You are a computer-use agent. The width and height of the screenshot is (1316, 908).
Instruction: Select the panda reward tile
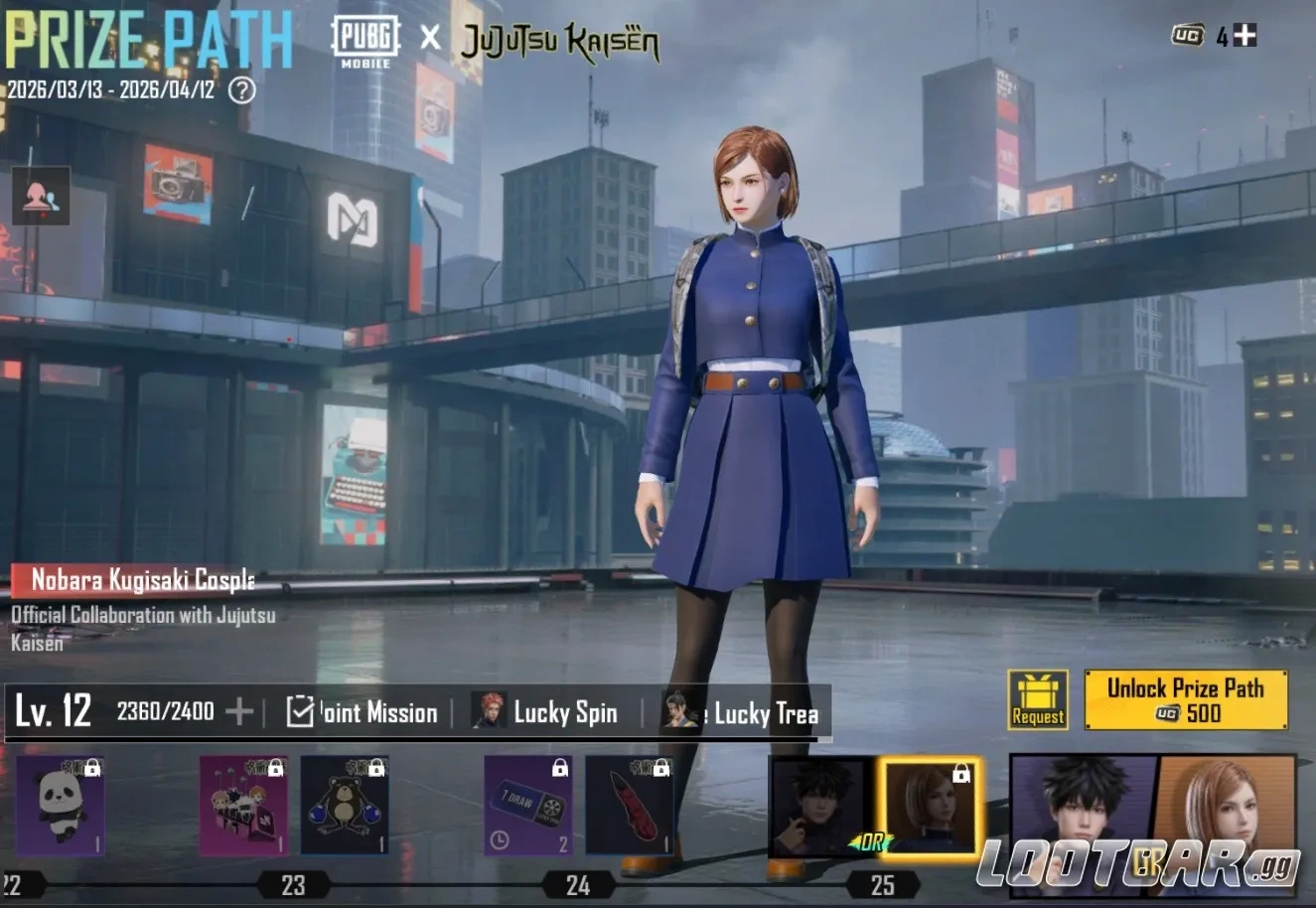60,806
